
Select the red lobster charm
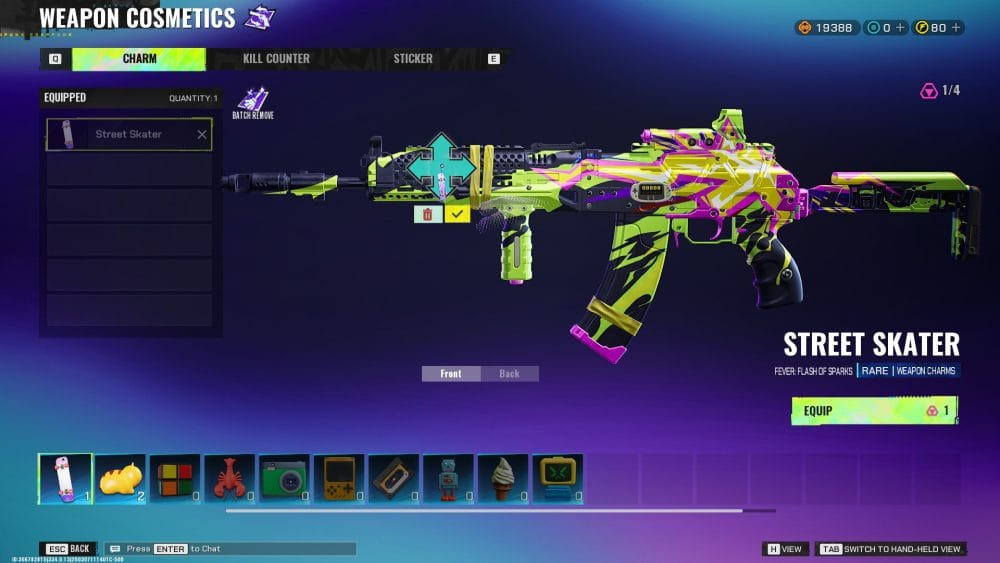click(229, 478)
